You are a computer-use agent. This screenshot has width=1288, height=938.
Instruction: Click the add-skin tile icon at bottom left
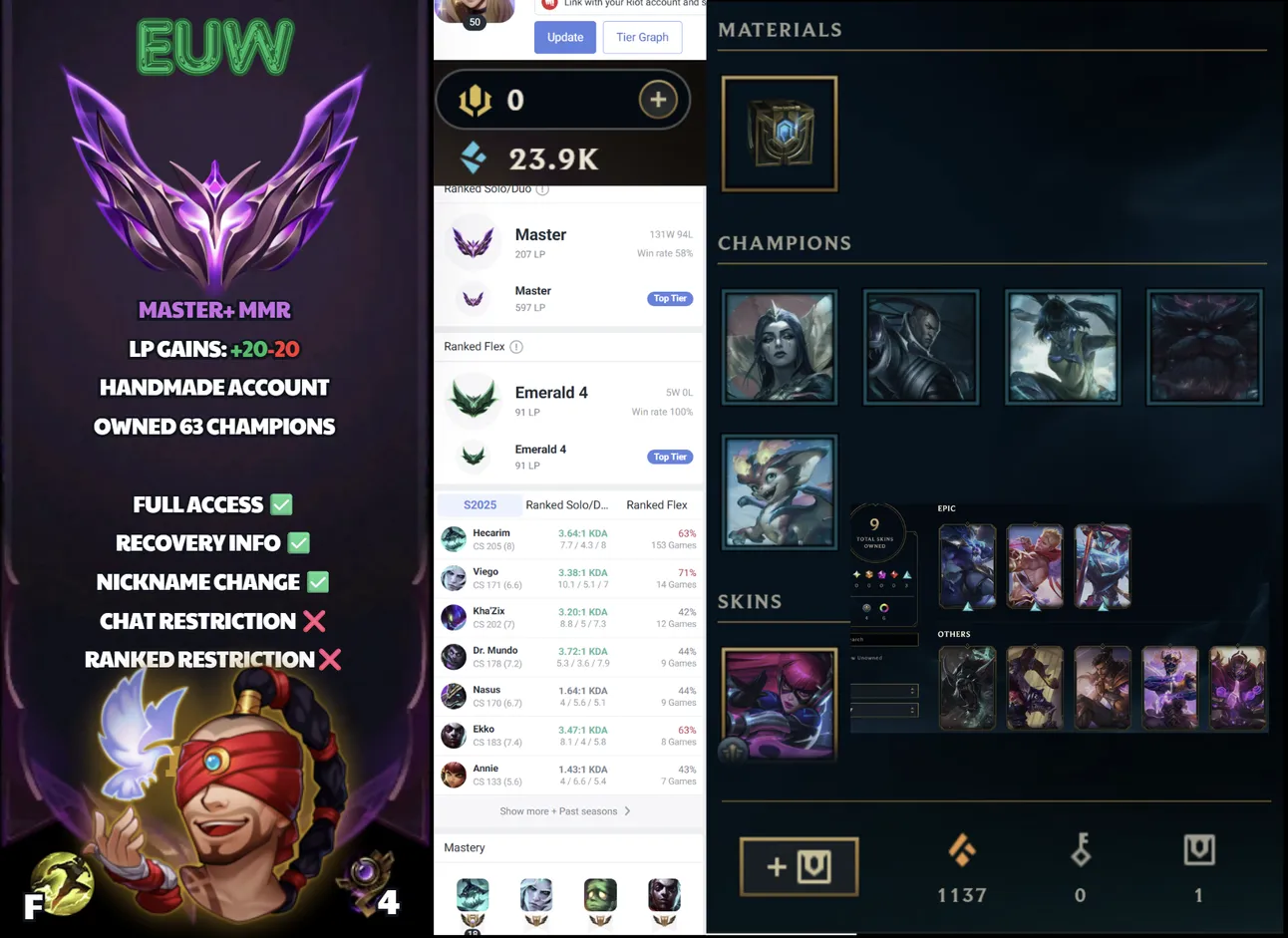coord(798,866)
